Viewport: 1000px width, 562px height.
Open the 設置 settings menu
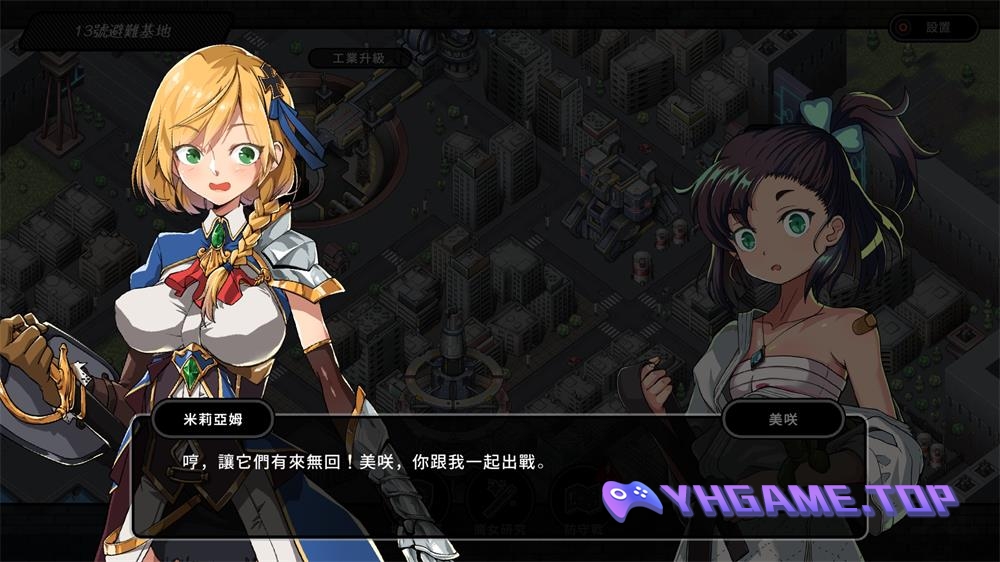933,28
